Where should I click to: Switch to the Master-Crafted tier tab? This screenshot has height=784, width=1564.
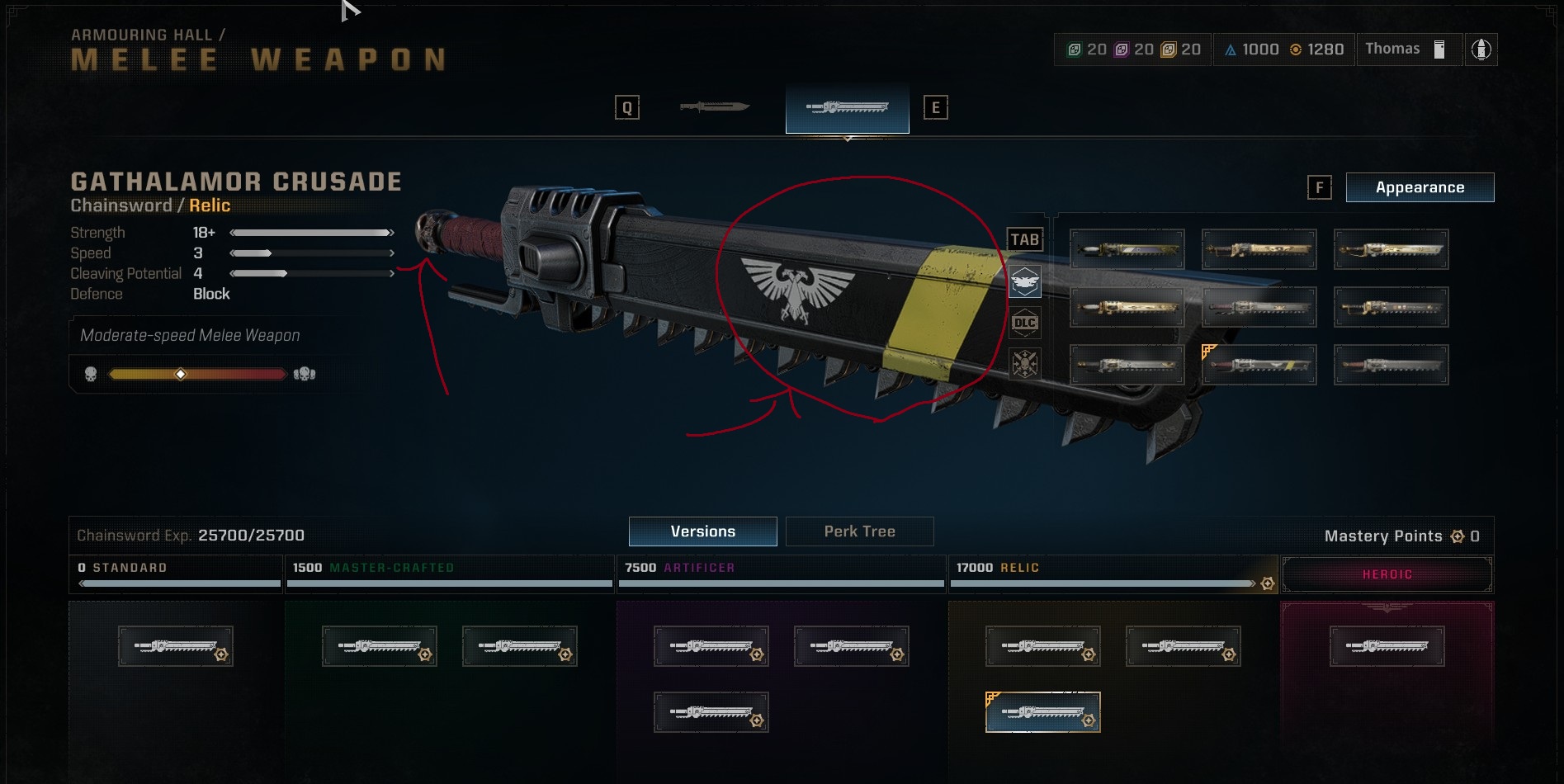point(449,568)
